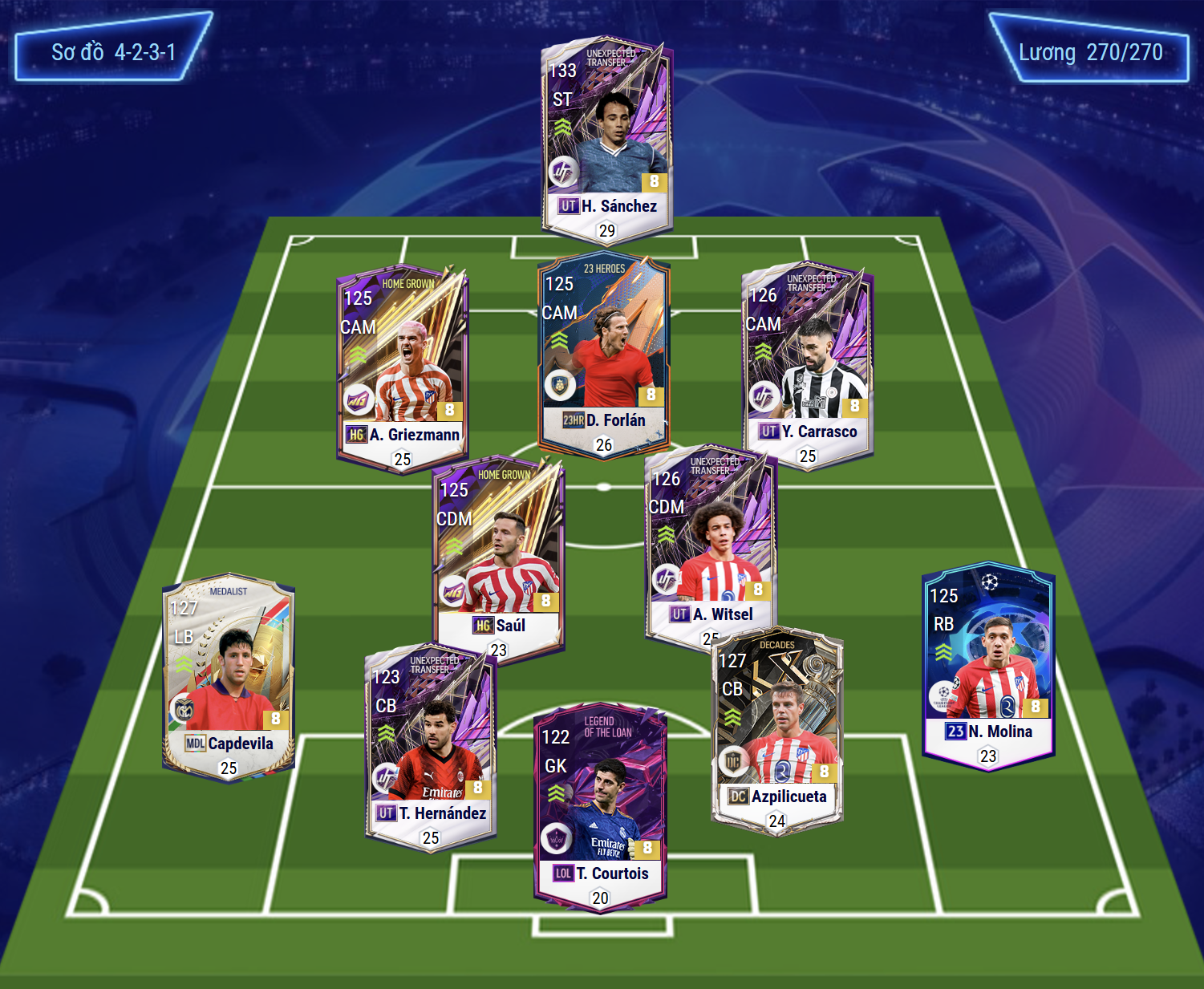This screenshot has width=1204, height=989.
Task: Click the T. Courtois goalkeeper card
Action: 600,806
